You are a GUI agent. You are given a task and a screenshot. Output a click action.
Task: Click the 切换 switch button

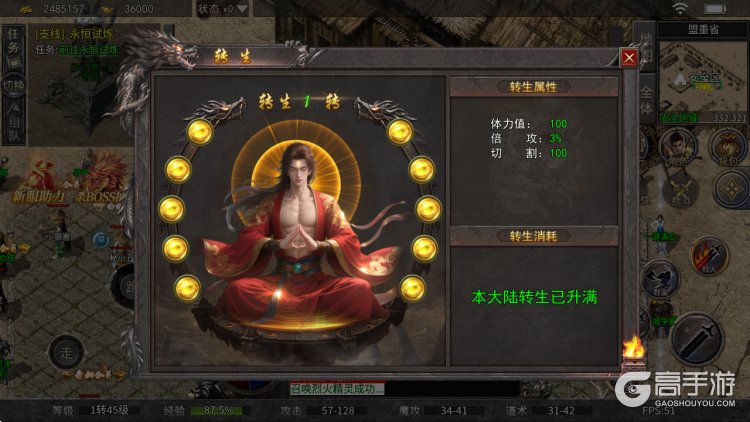13,85
